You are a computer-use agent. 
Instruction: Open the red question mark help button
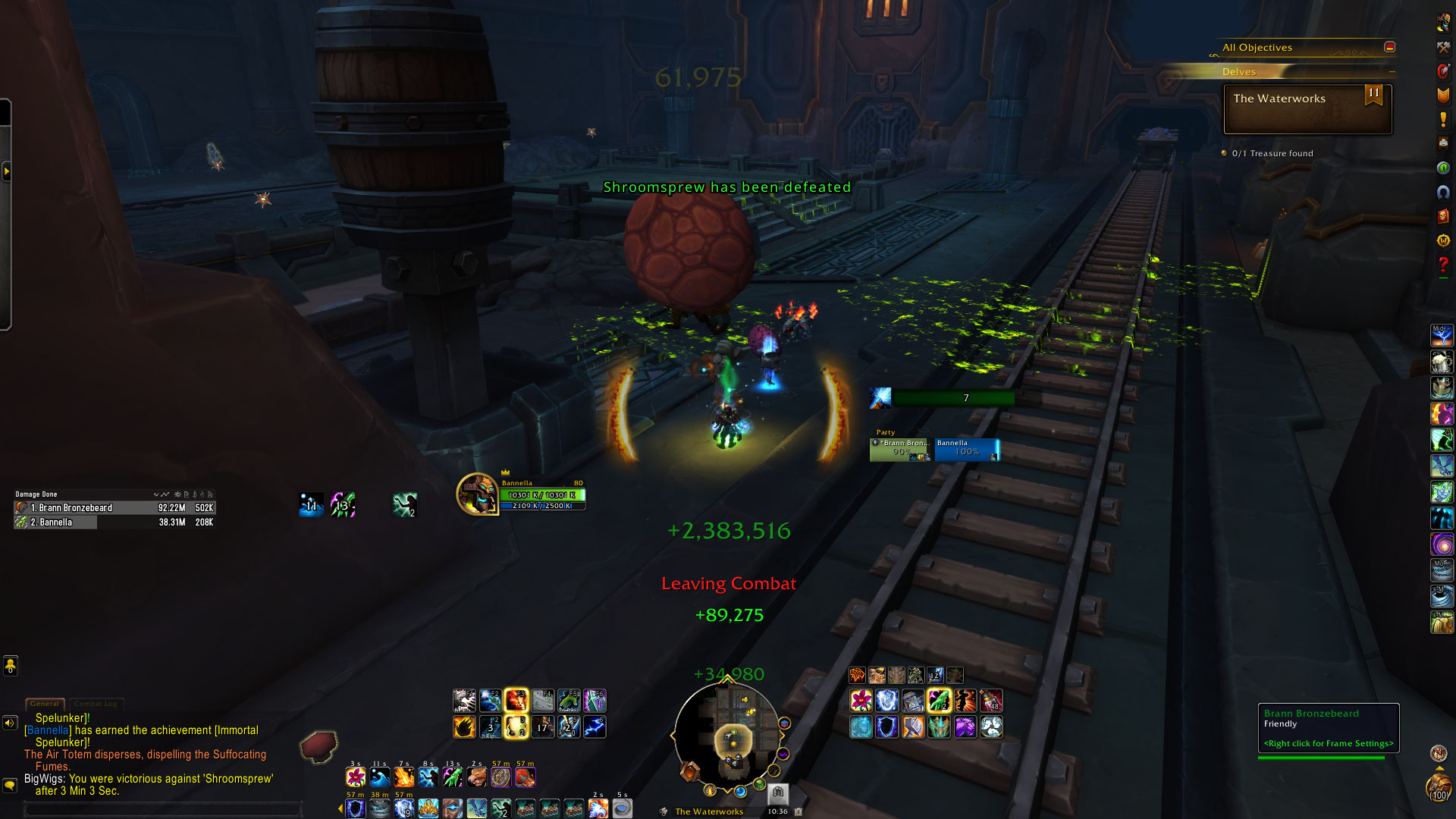pyautogui.click(x=1442, y=265)
